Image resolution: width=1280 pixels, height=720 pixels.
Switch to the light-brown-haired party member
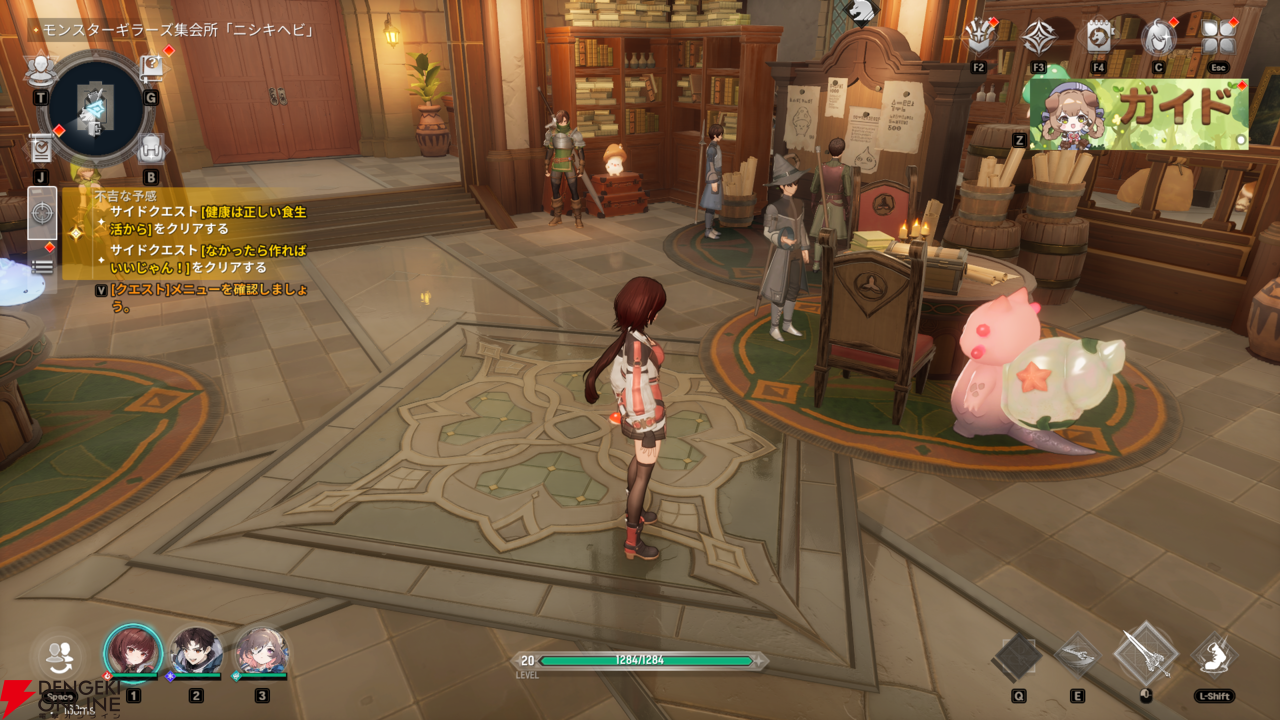(x=261, y=654)
